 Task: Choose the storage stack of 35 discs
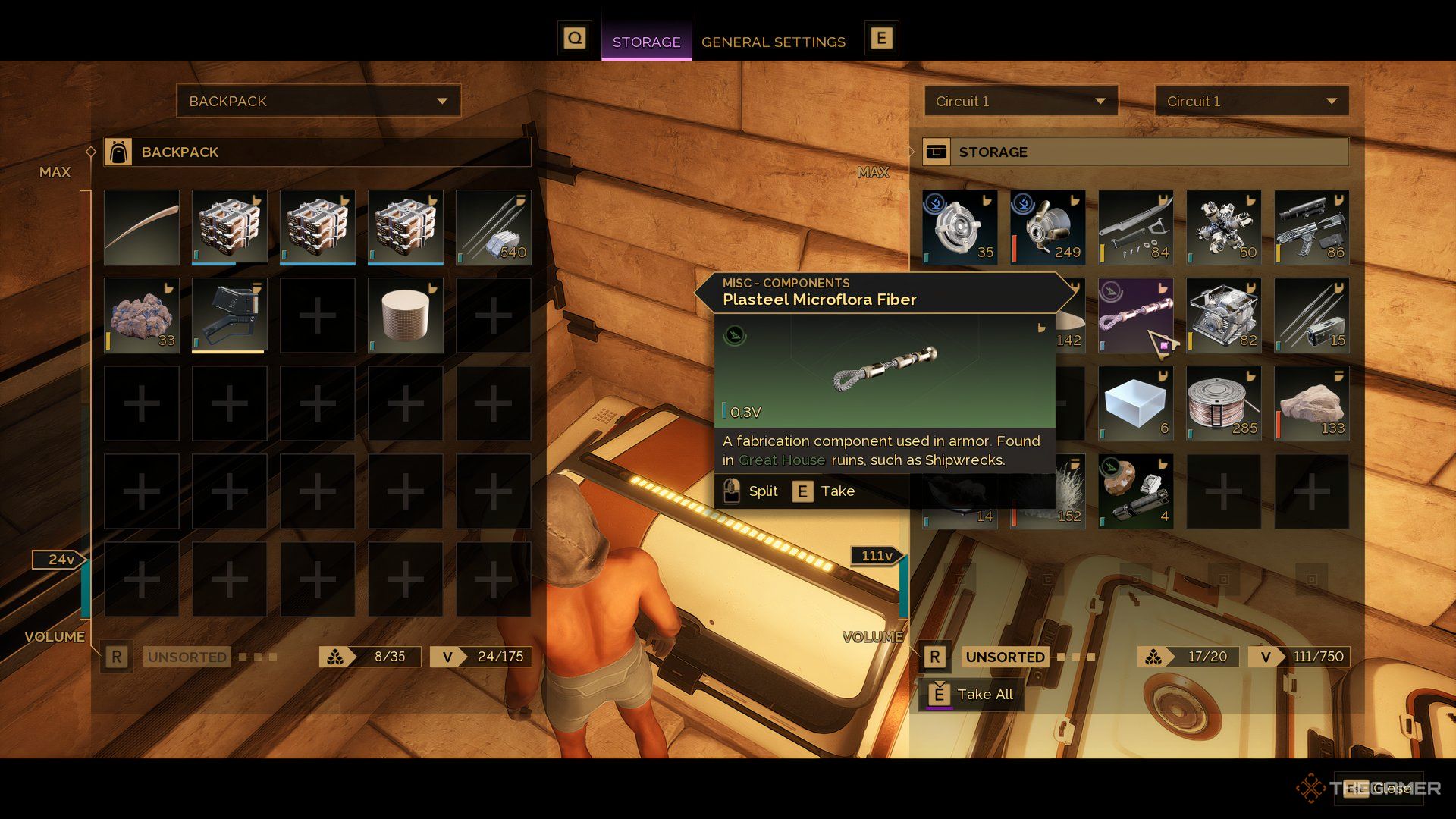point(959,227)
